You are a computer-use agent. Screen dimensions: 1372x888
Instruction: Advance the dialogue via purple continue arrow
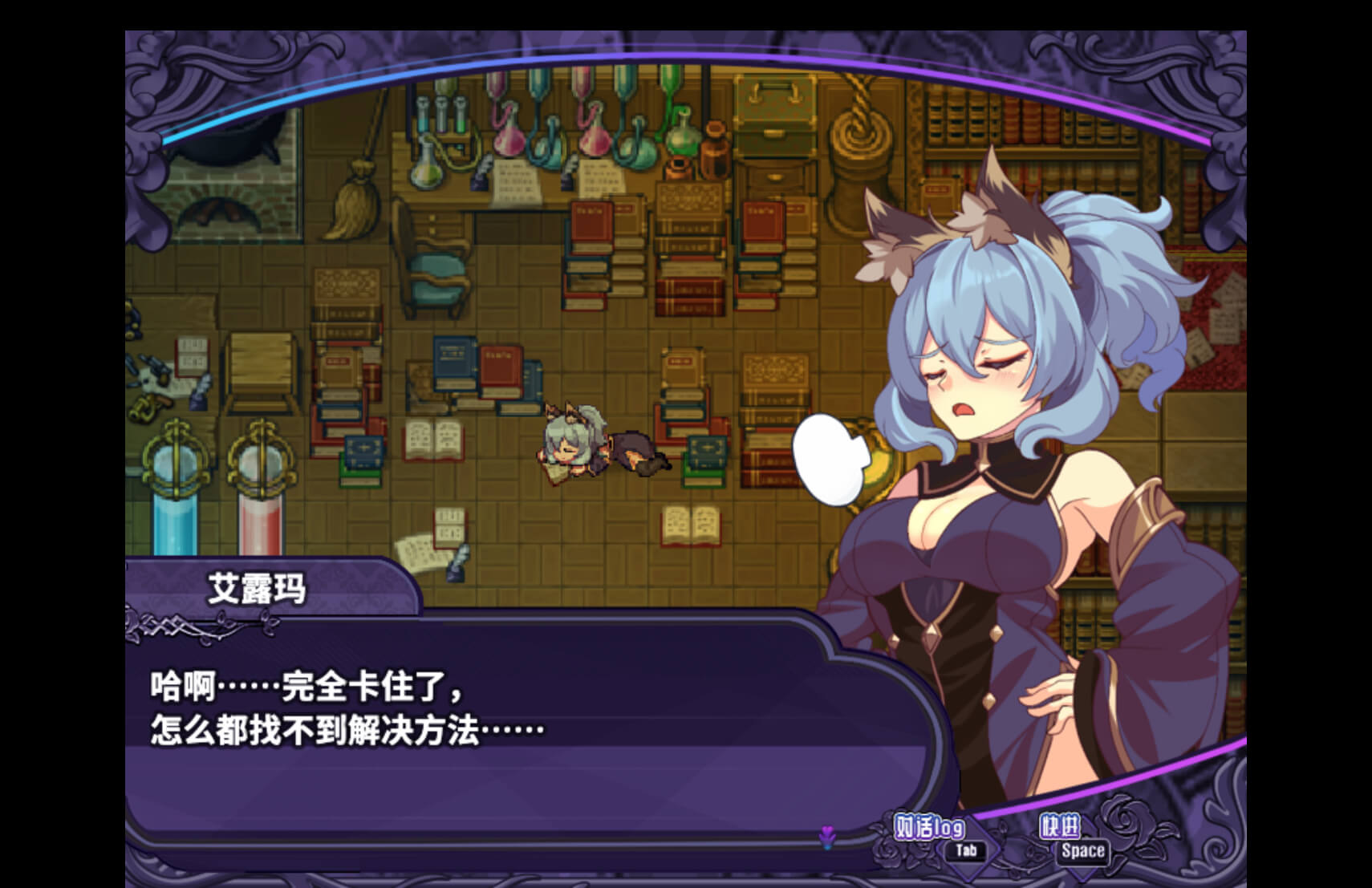pyautogui.click(x=827, y=838)
